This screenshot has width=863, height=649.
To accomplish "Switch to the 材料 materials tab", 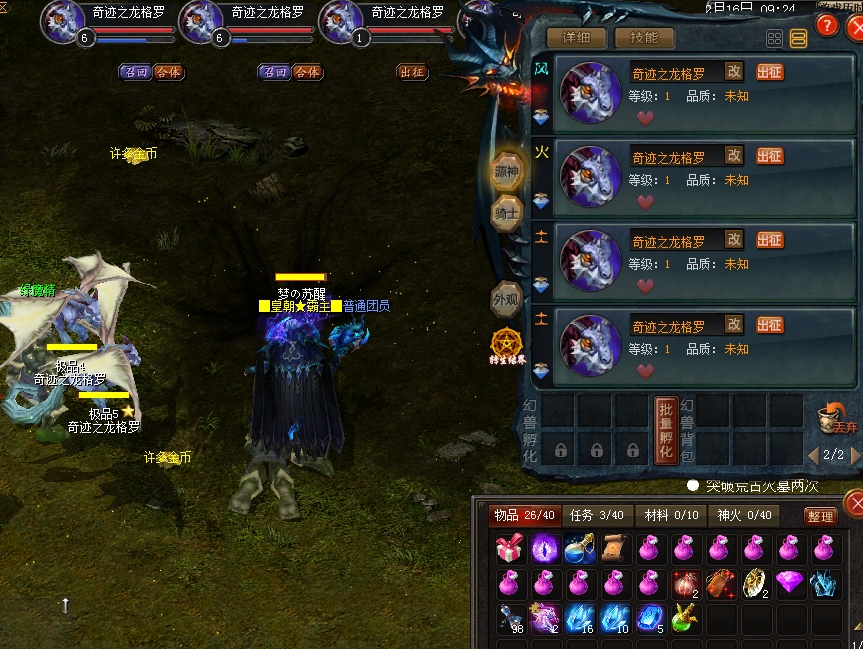I will coord(671,515).
